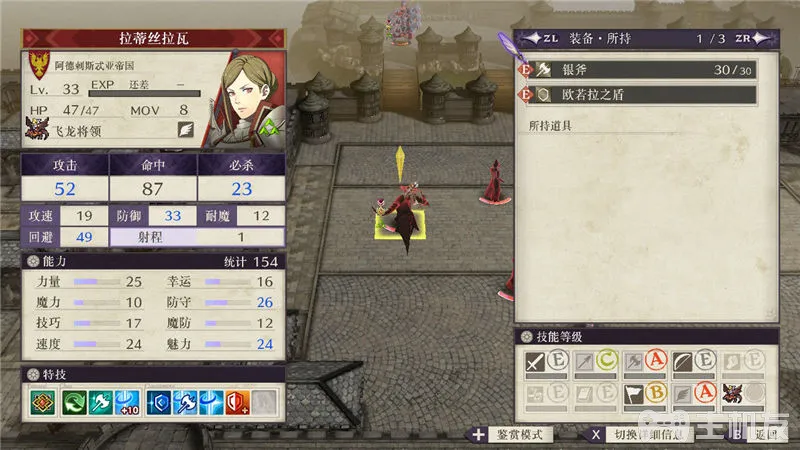Select the 必杀 critical stat box

pos(241,178)
